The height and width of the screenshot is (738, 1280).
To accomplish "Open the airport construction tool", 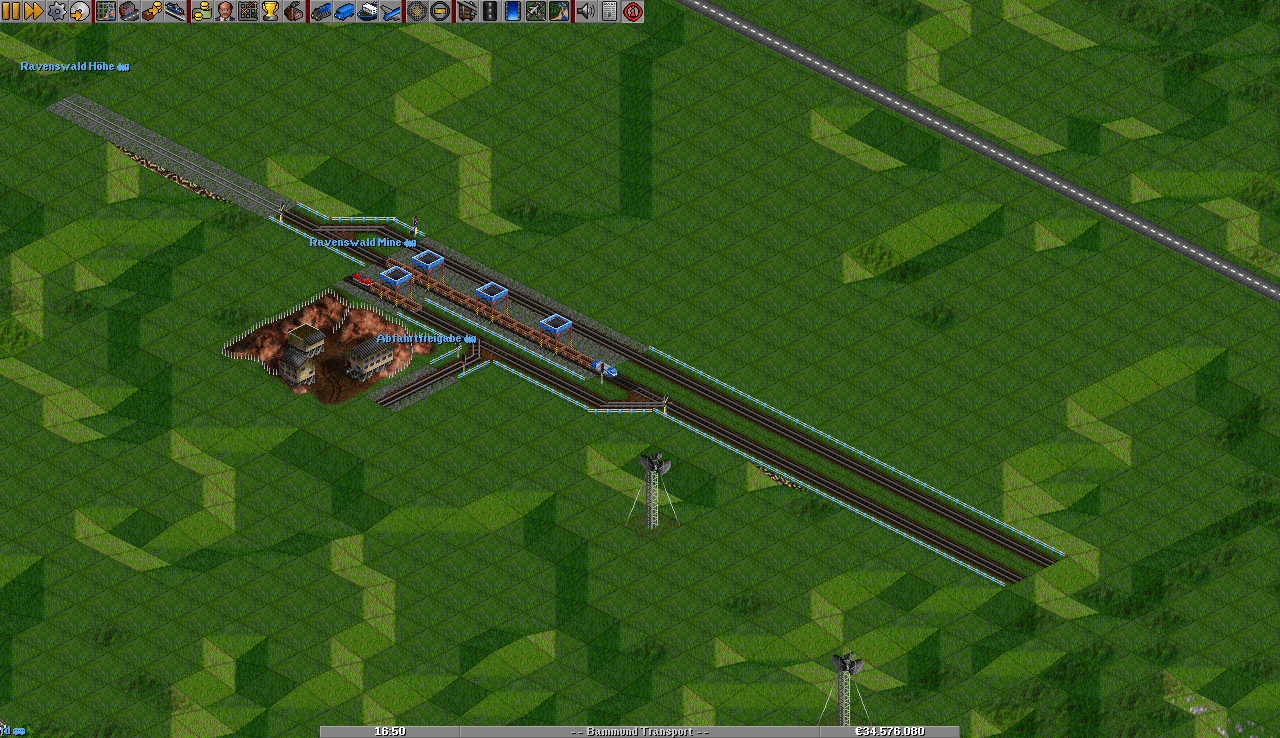I will (x=536, y=11).
